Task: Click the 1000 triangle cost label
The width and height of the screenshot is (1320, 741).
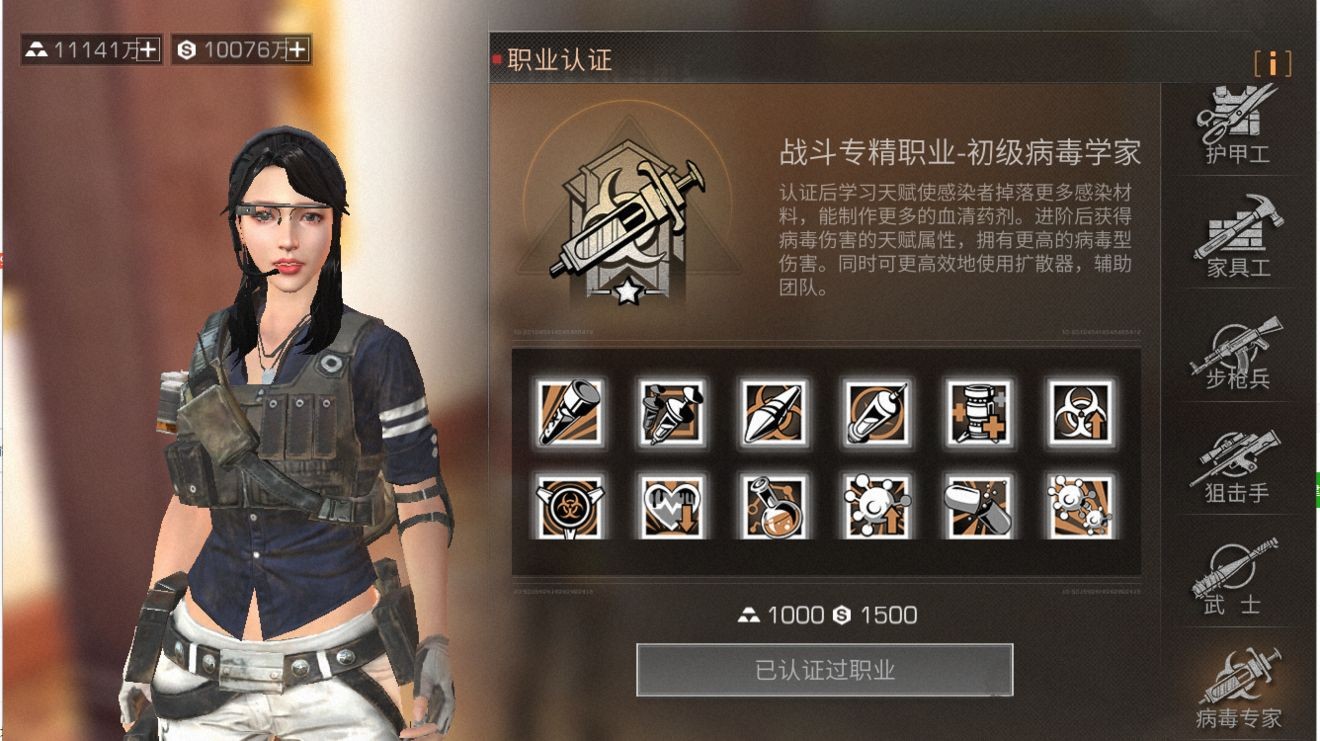Action: click(780, 616)
